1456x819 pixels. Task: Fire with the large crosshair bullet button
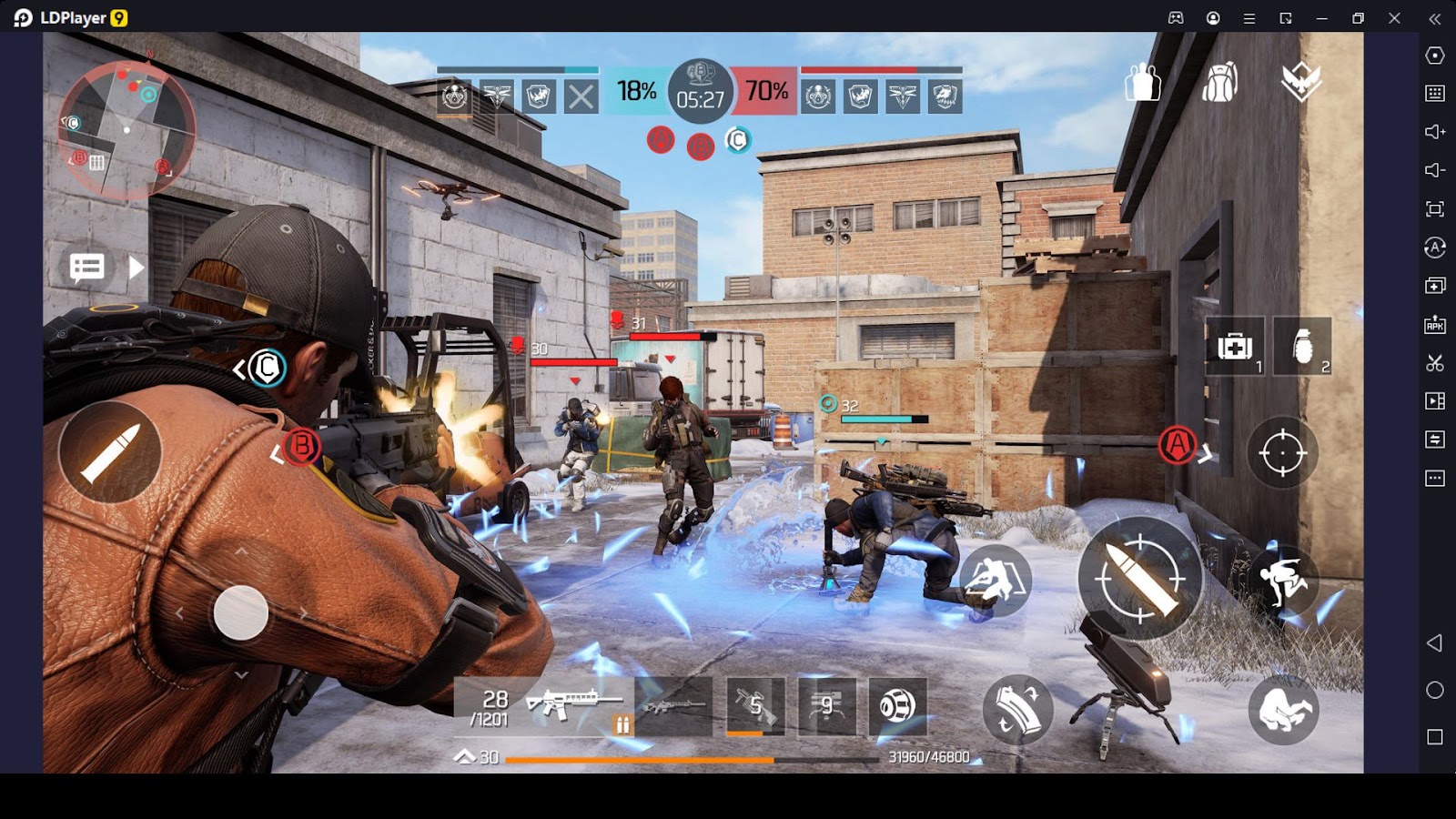pyautogui.click(x=1139, y=579)
